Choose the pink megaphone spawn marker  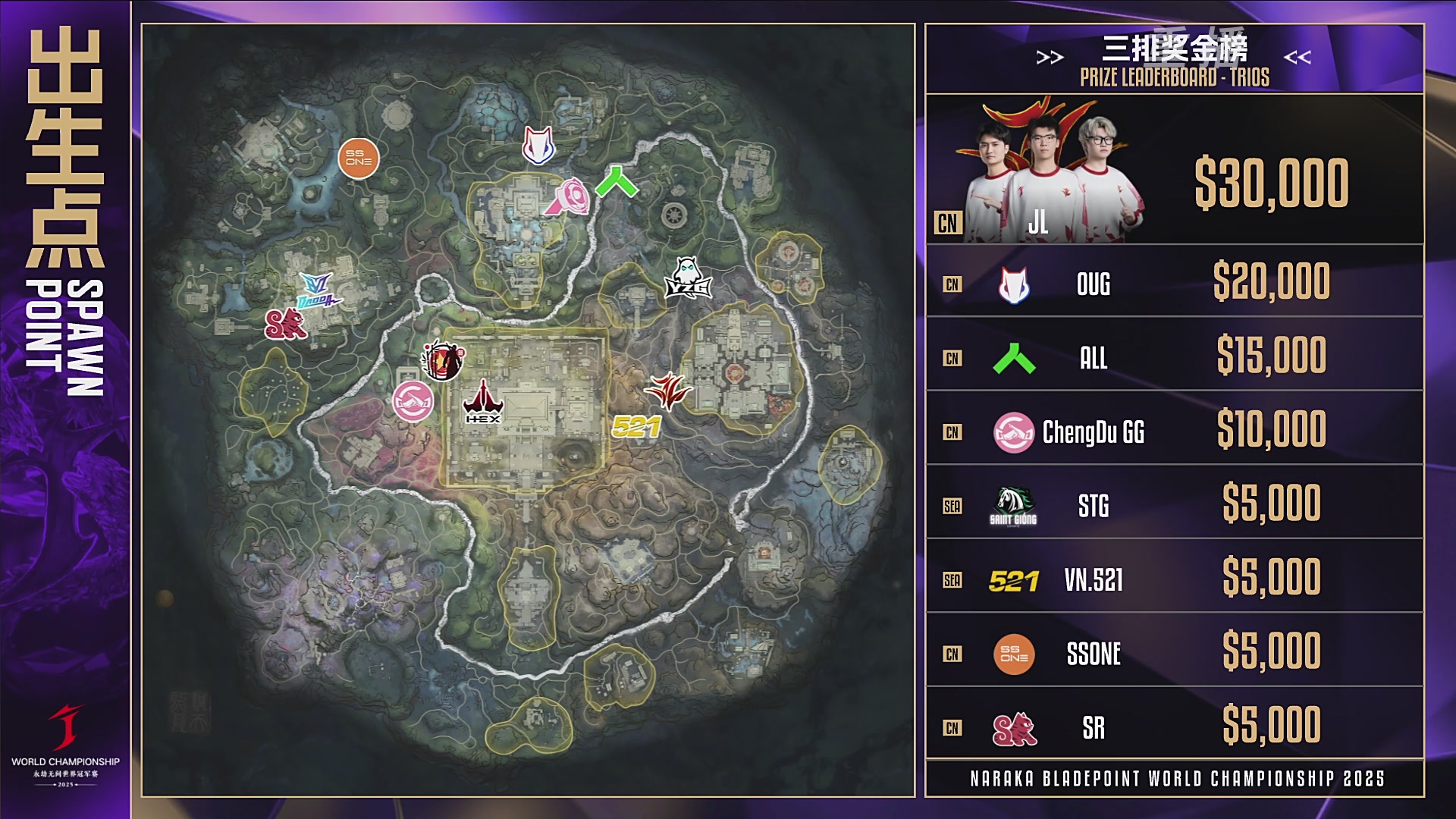coord(569,197)
